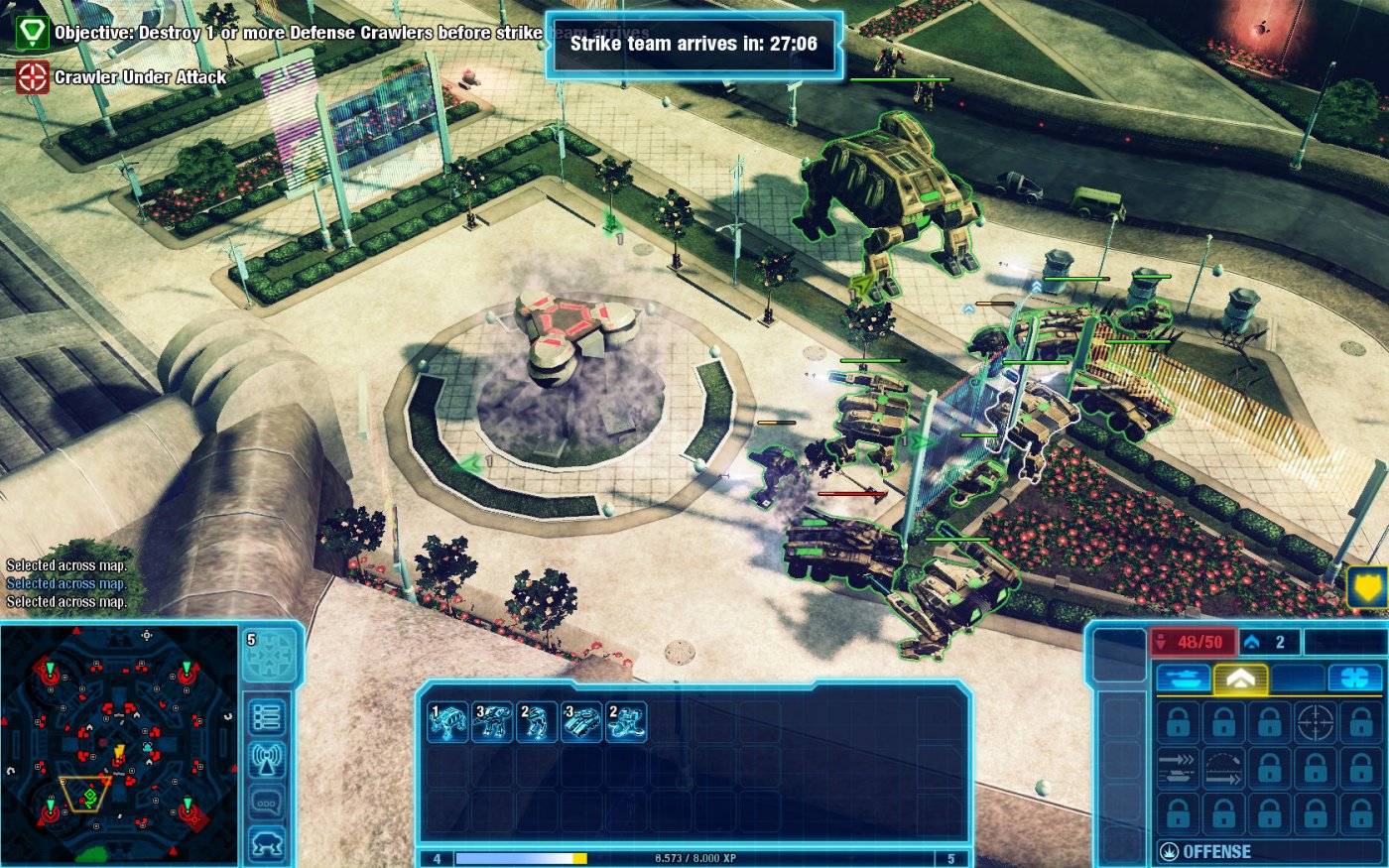Click the crawler ability button numbered 5

pos(270,655)
